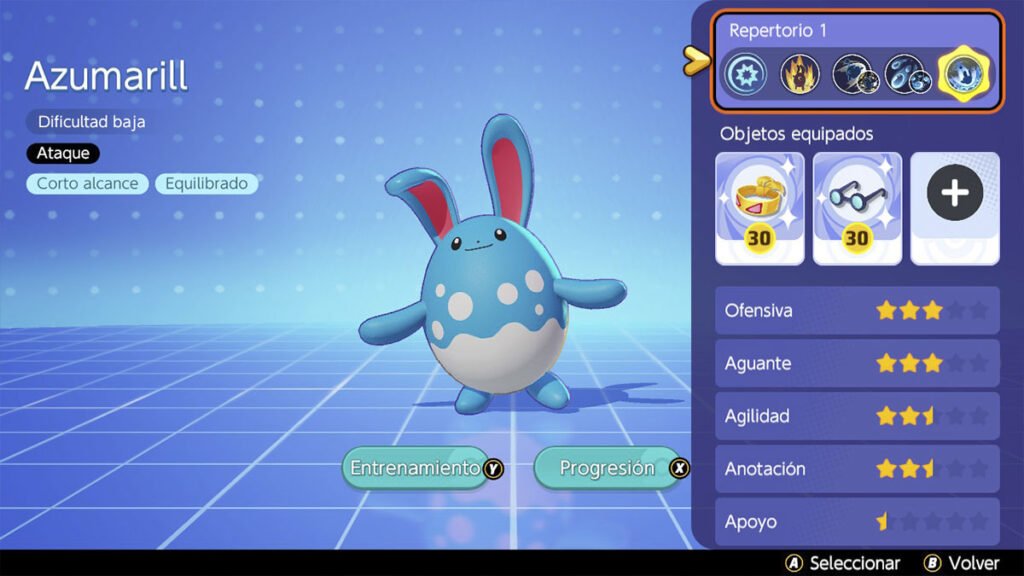Open the Progresión button
The image size is (1024, 576).
pyautogui.click(x=611, y=468)
